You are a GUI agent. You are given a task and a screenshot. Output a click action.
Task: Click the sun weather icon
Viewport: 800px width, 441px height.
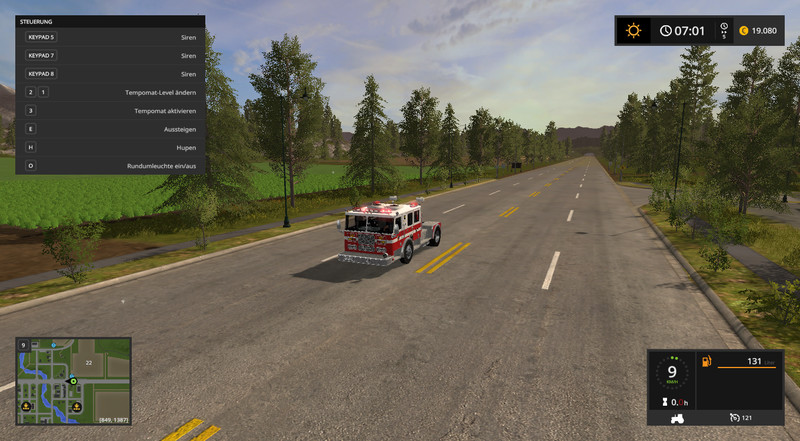(x=632, y=31)
